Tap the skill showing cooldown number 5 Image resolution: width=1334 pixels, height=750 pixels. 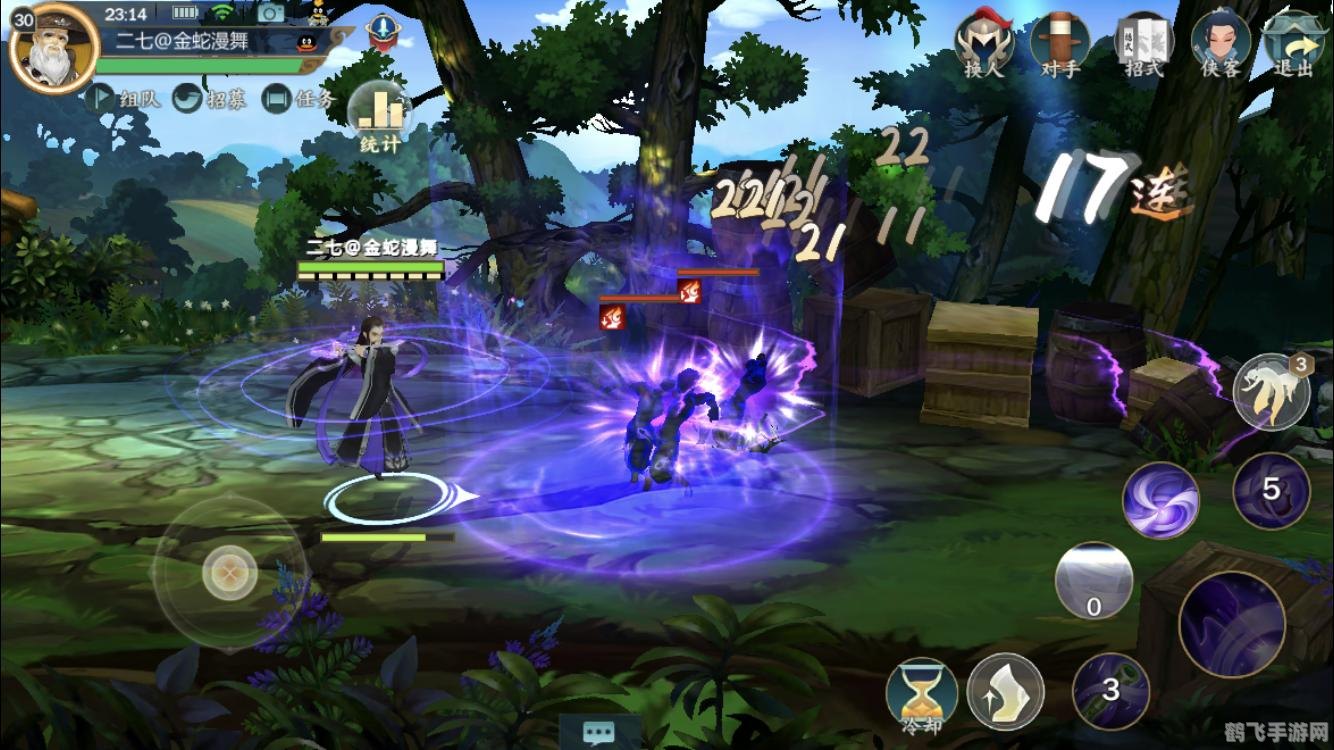[1271, 490]
